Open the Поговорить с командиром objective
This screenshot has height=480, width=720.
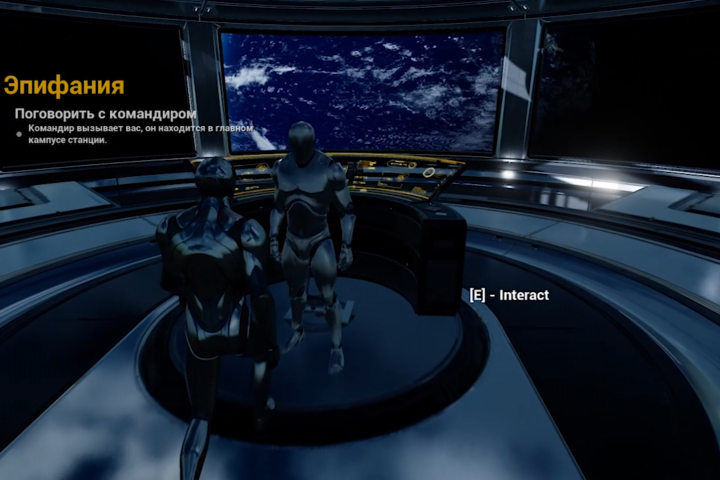(105, 114)
